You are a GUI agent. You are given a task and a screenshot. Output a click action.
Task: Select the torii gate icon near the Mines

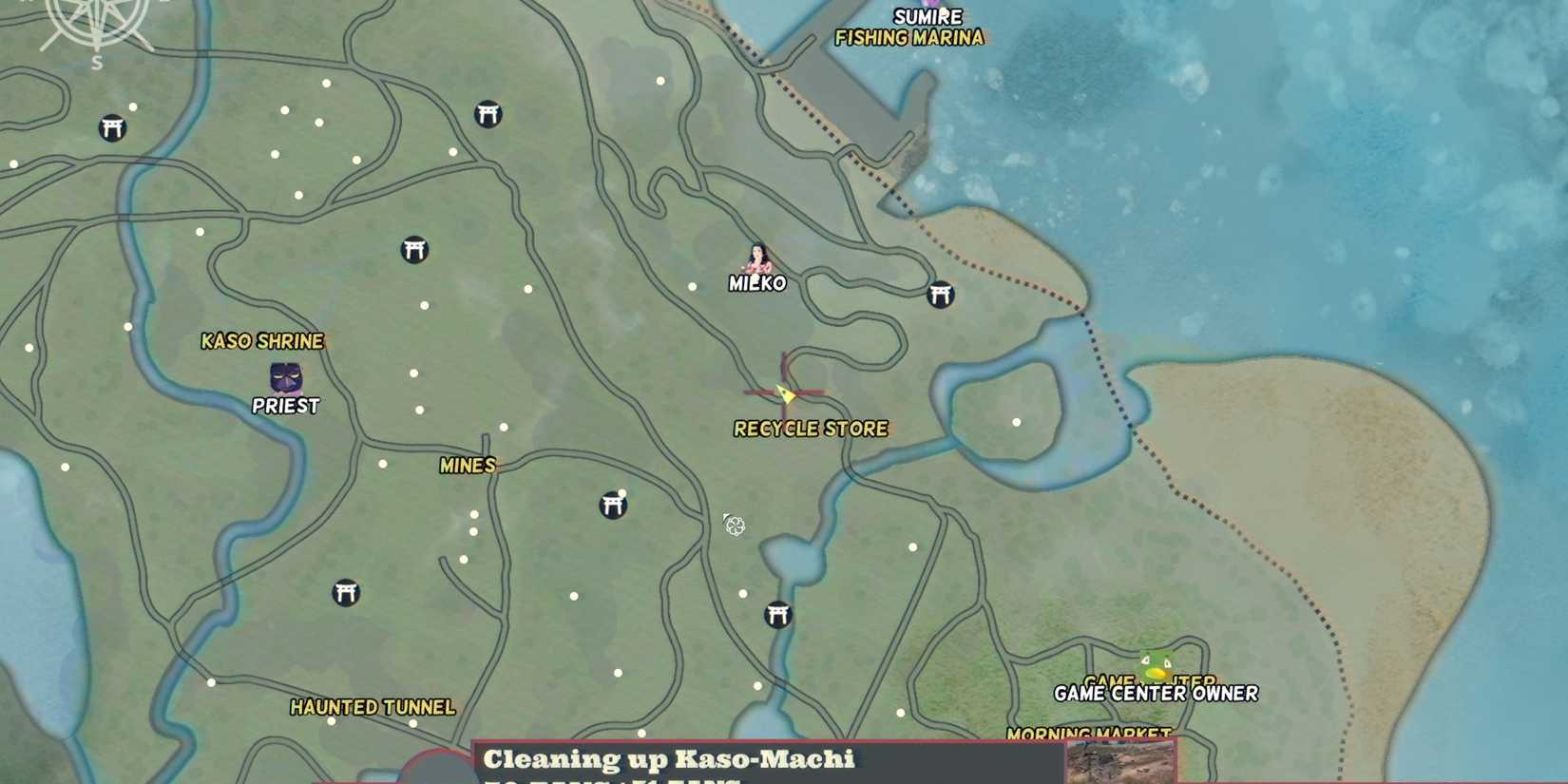(613, 507)
